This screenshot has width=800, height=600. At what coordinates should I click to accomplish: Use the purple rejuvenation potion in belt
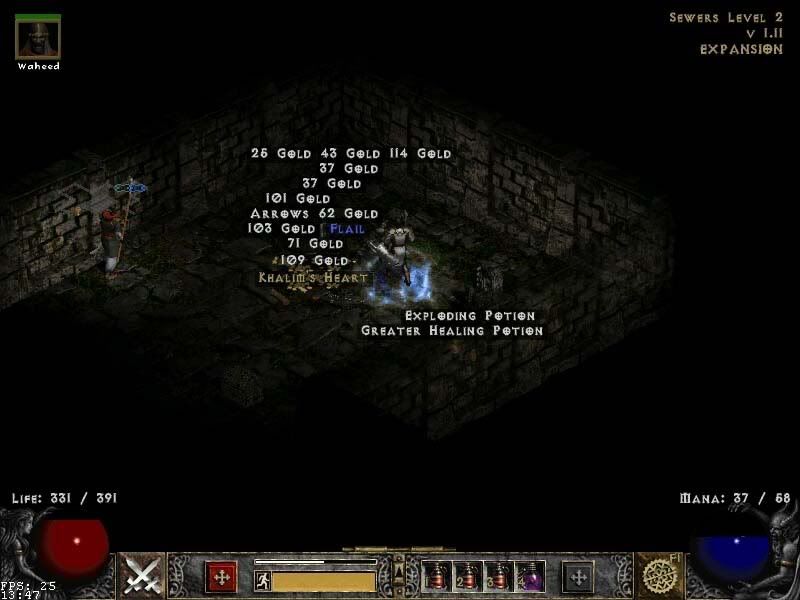pos(530,577)
